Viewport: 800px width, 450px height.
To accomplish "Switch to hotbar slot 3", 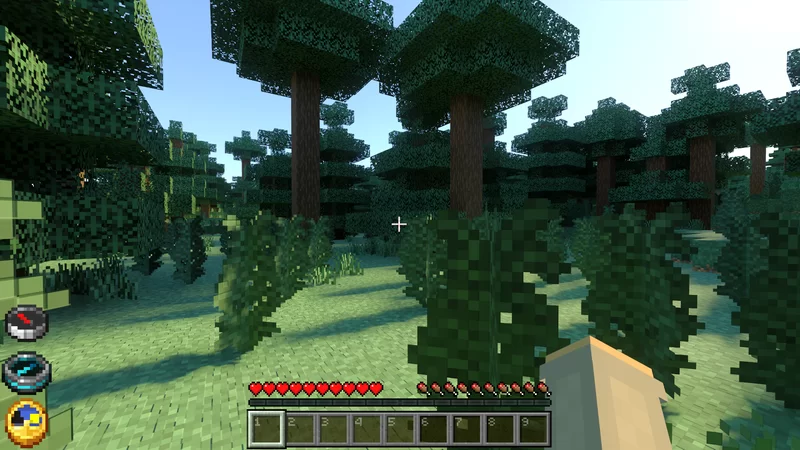I will pos(333,428).
